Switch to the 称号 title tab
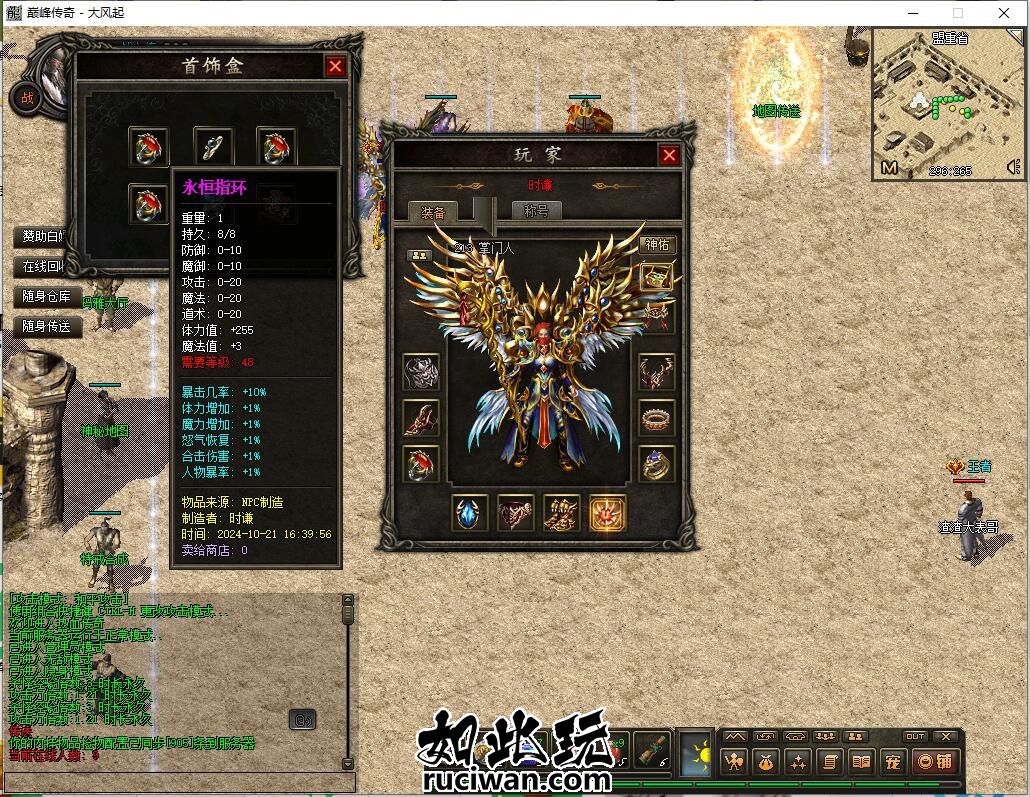The height and width of the screenshot is (797, 1030). click(x=537, y=211)
